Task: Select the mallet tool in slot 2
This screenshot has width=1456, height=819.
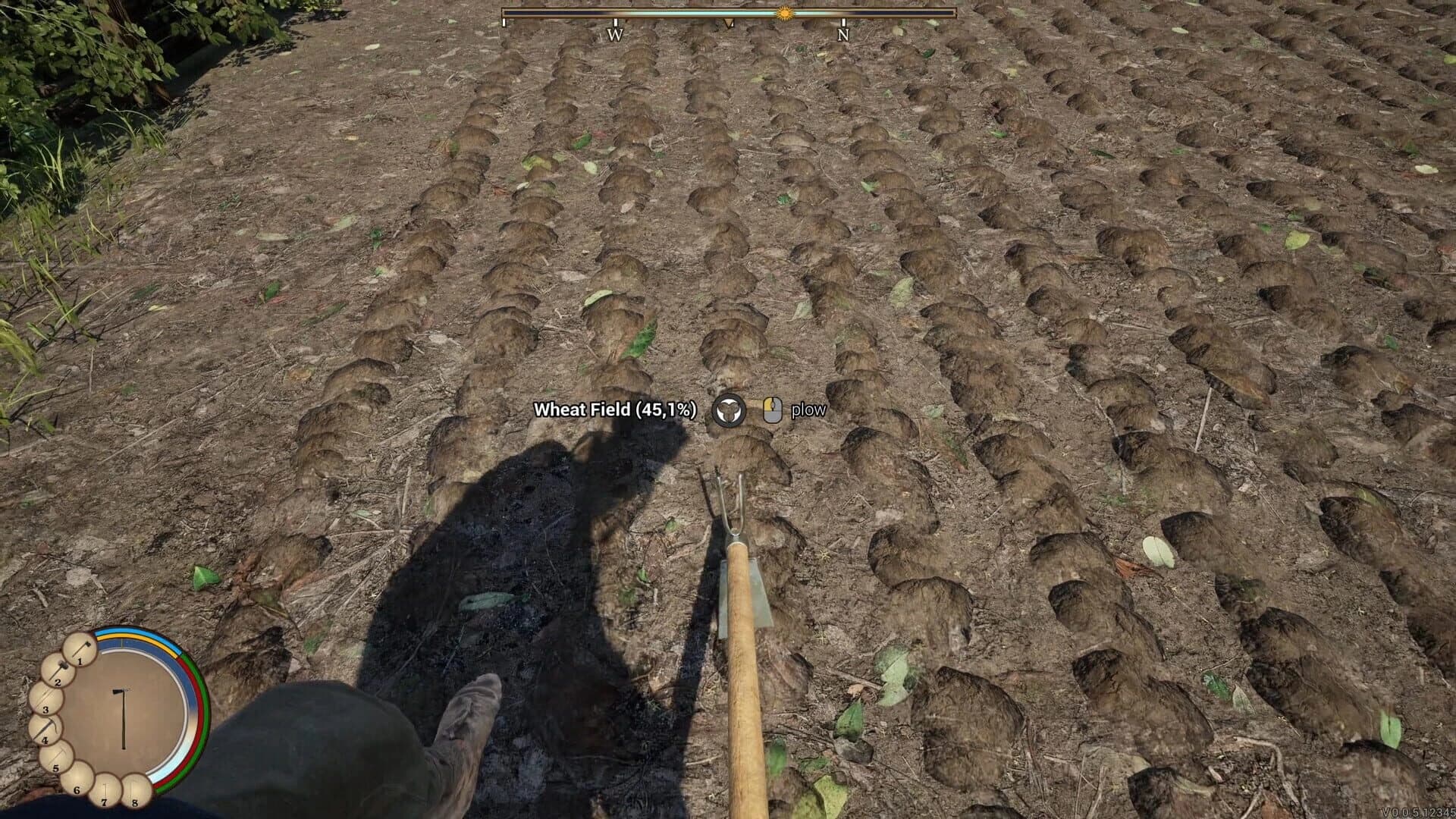Action: [x=58, y=670]
